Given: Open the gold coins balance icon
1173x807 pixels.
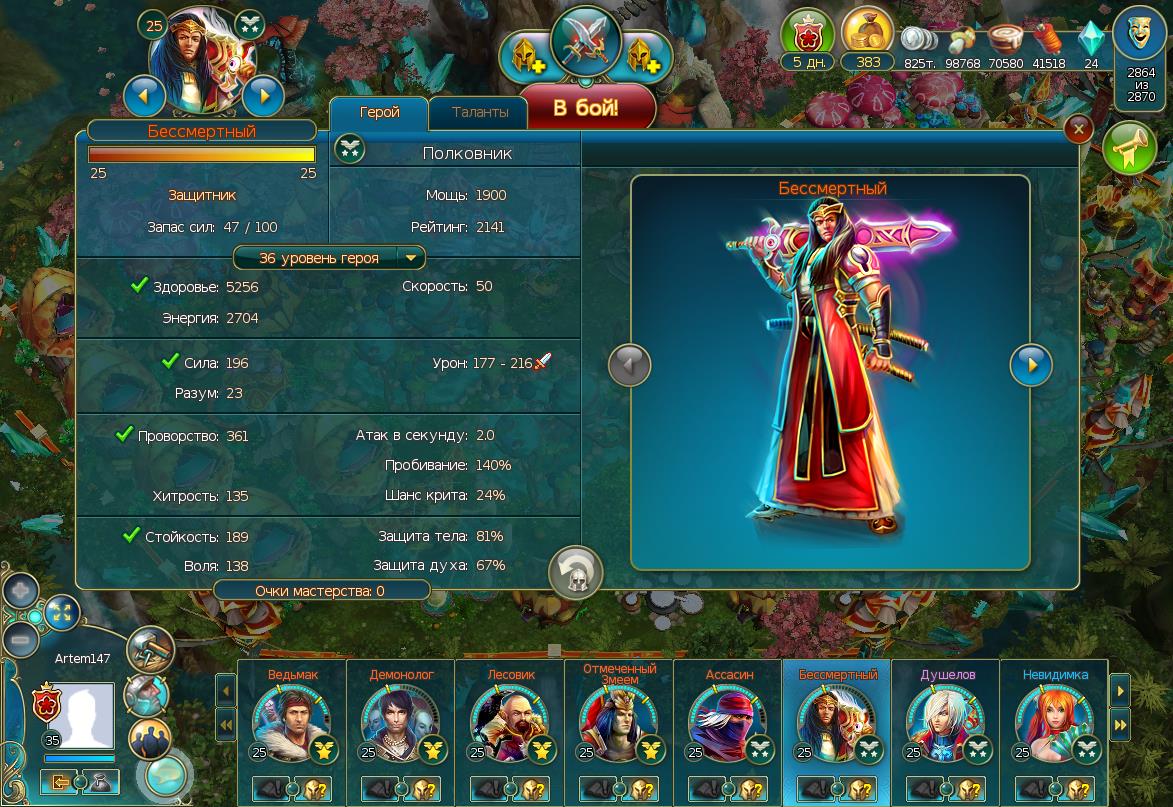Looking at the screenshot, I should [x=867, y=32].
